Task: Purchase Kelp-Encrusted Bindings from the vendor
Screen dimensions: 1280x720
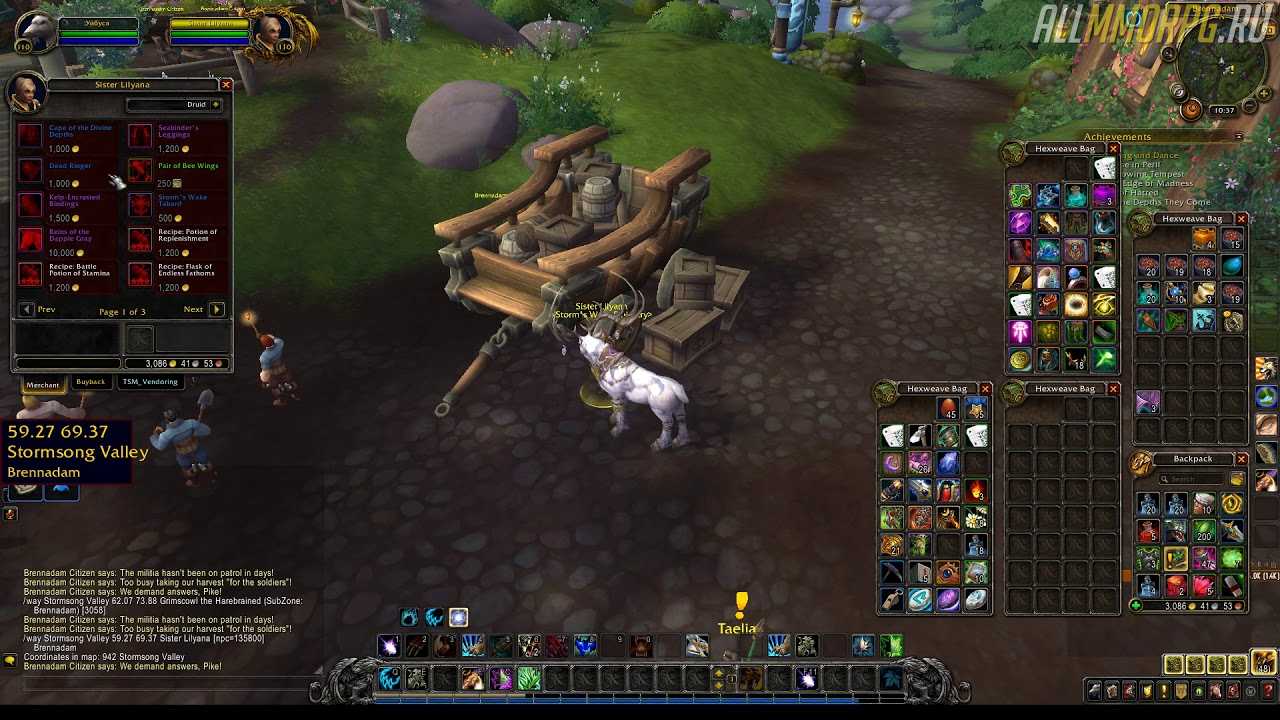Action: coord(31,205)
